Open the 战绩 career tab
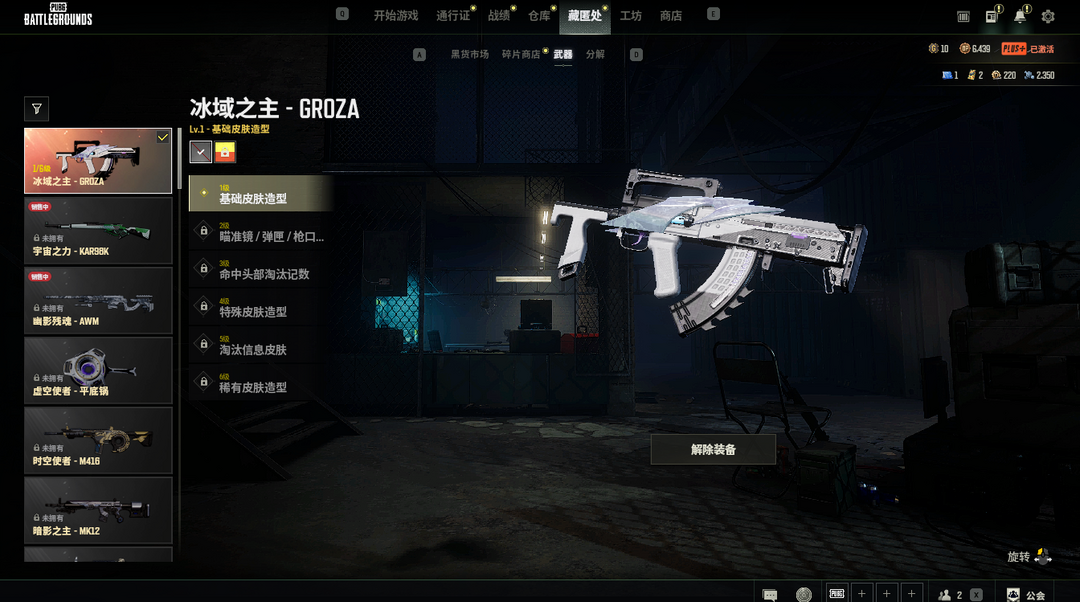This screenshot has height=602, width=1080. click(498, 16)
